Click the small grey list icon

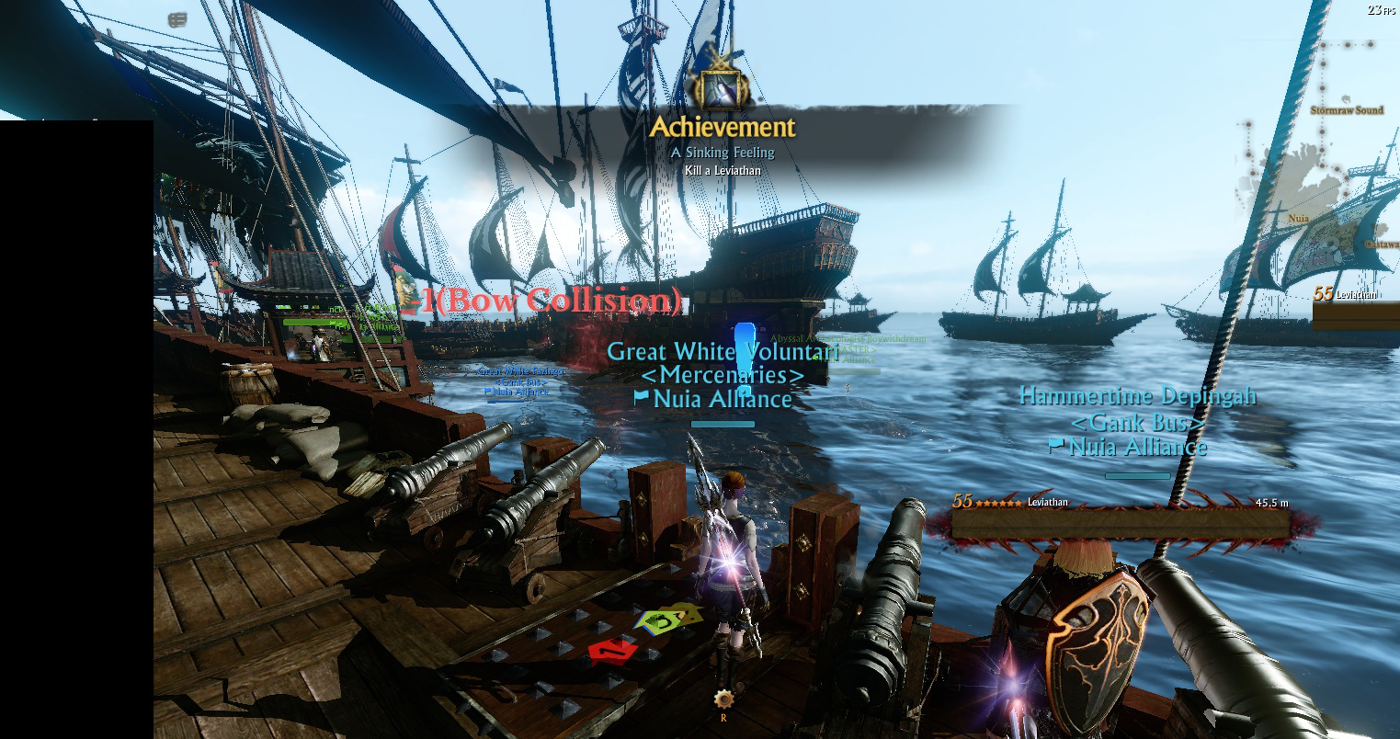(x=177, y=19)
